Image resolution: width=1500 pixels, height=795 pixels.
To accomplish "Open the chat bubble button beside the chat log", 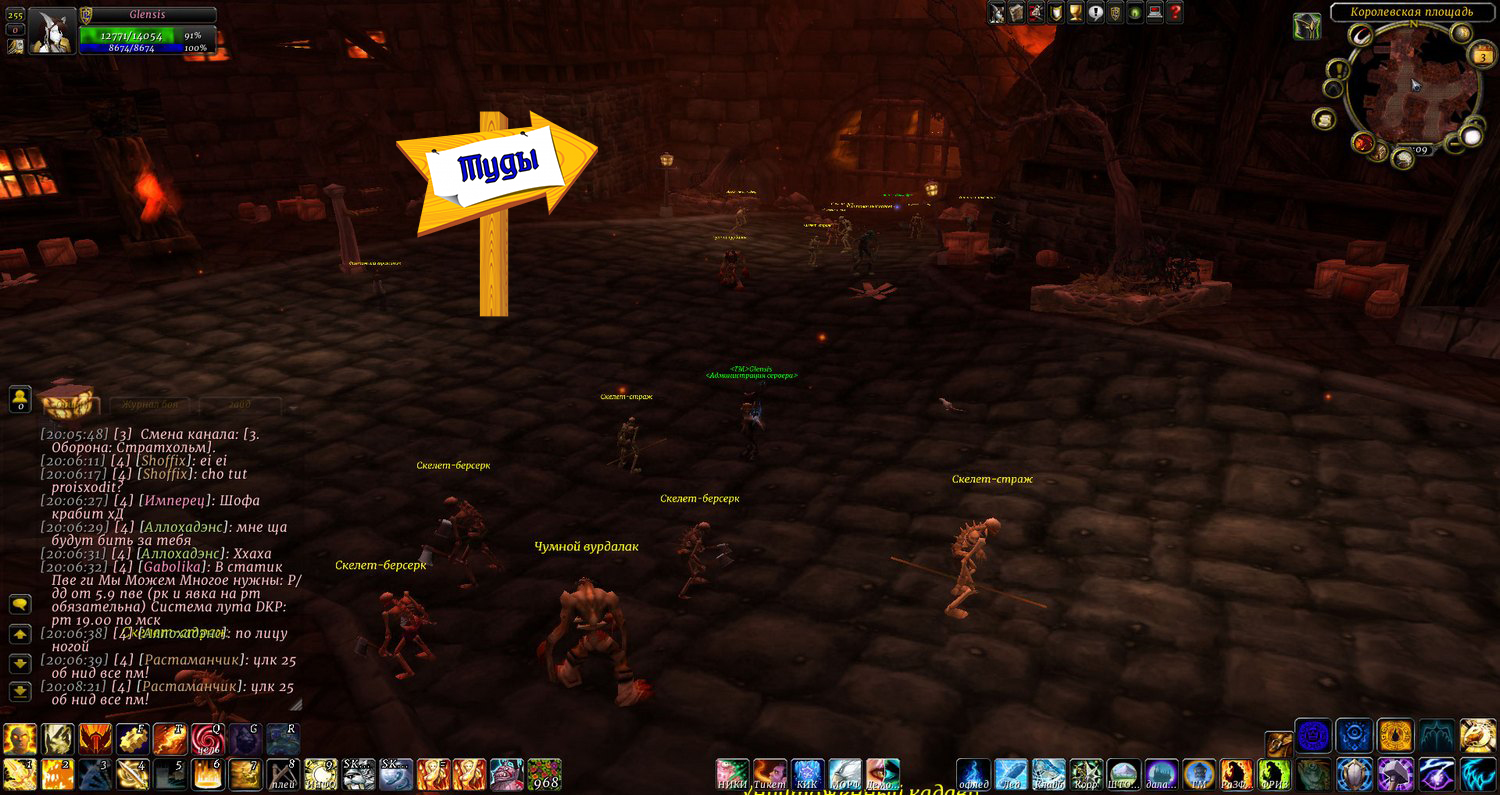I will (20, 604).
